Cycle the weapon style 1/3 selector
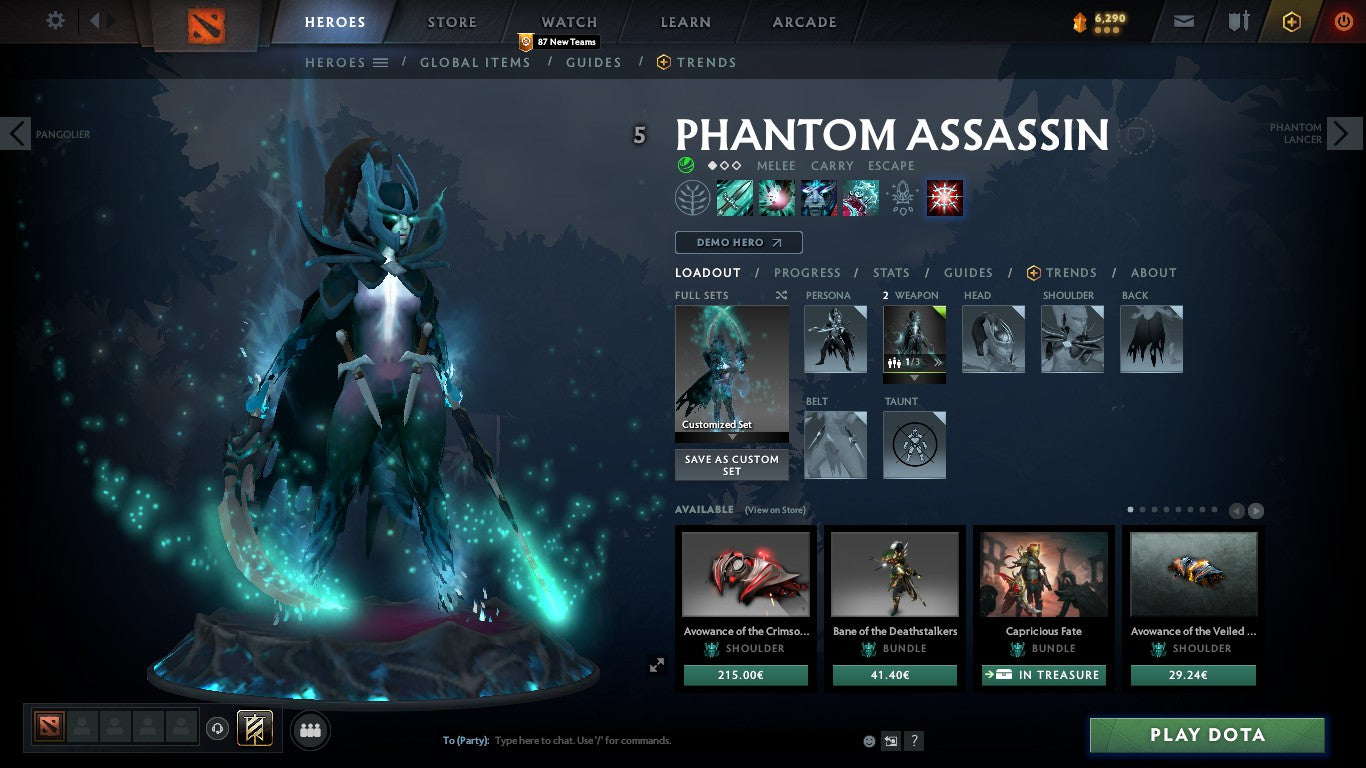This screenshot has height=768, width=1366. (x=913, y=365)
